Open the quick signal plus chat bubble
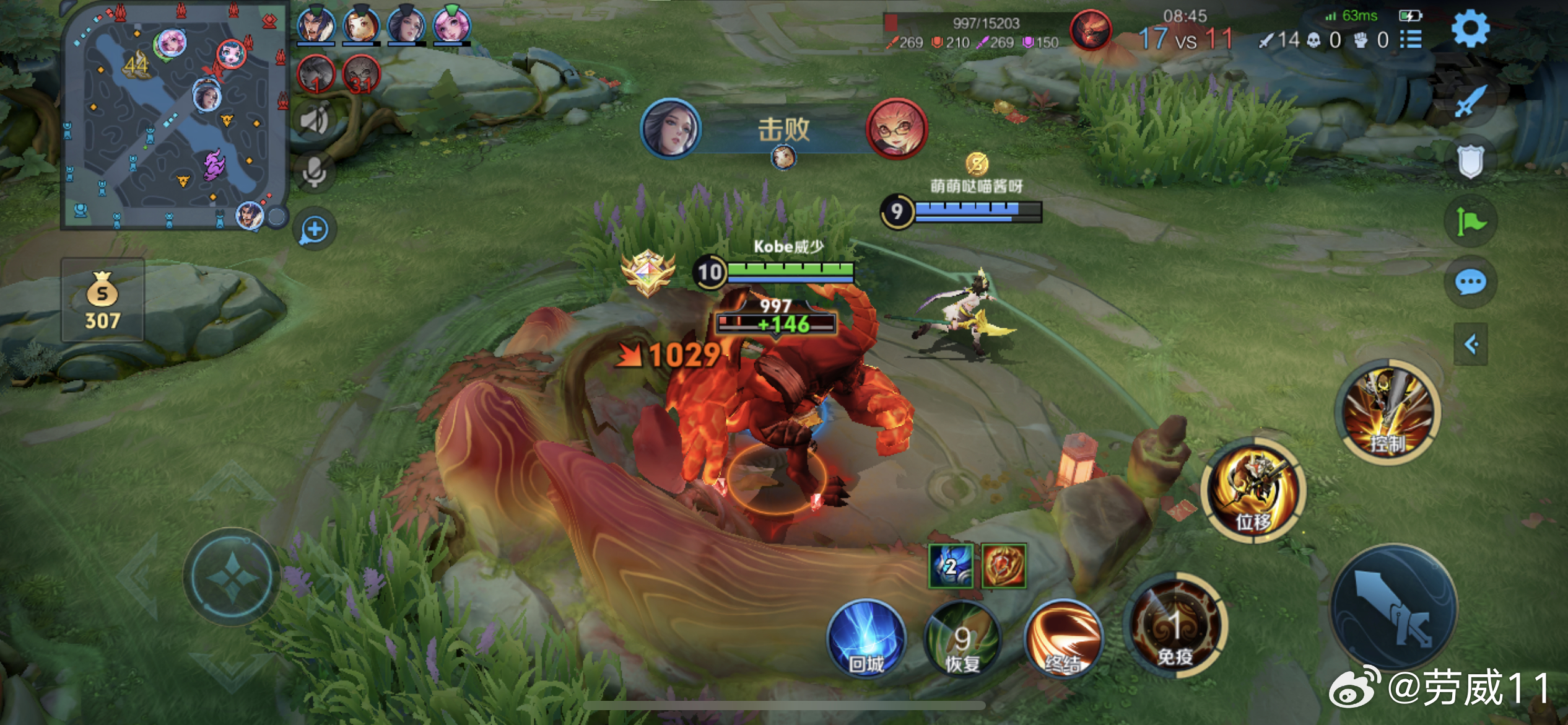 click(x=314, y=230)
